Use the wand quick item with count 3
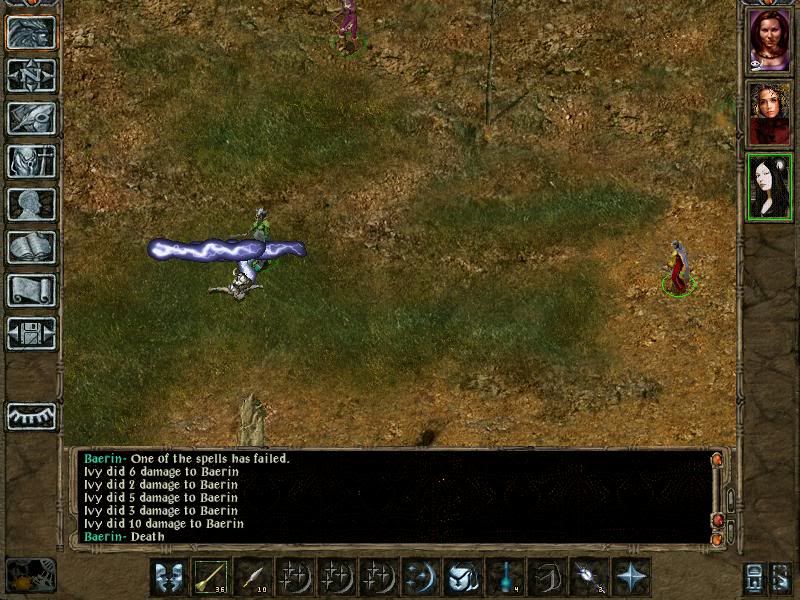 pos(589,578)
